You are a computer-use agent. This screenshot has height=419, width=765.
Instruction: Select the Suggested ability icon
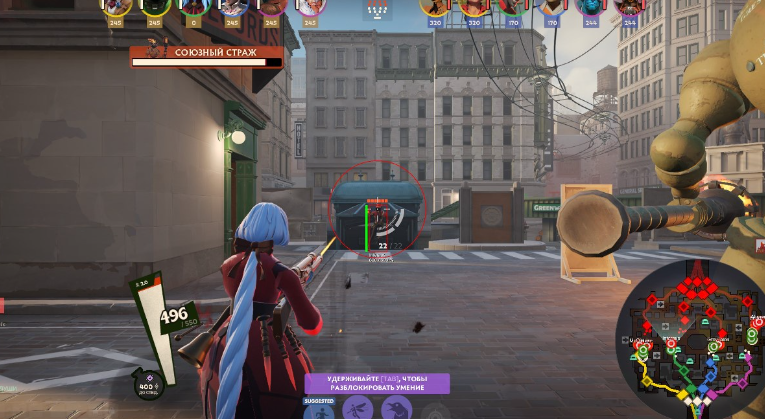click(x=319, y=409)
